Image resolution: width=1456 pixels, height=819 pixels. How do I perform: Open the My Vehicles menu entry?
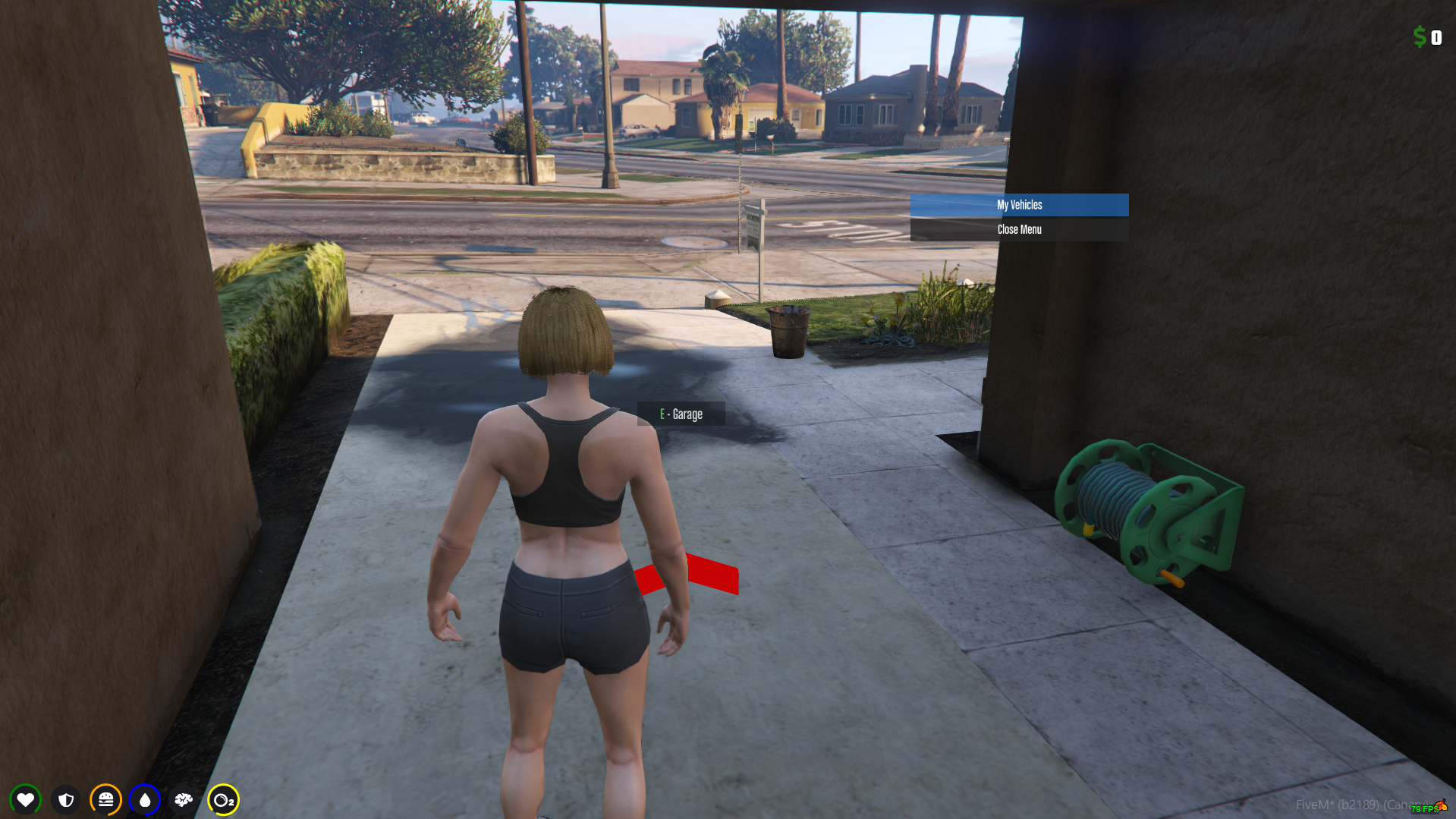1019,205
